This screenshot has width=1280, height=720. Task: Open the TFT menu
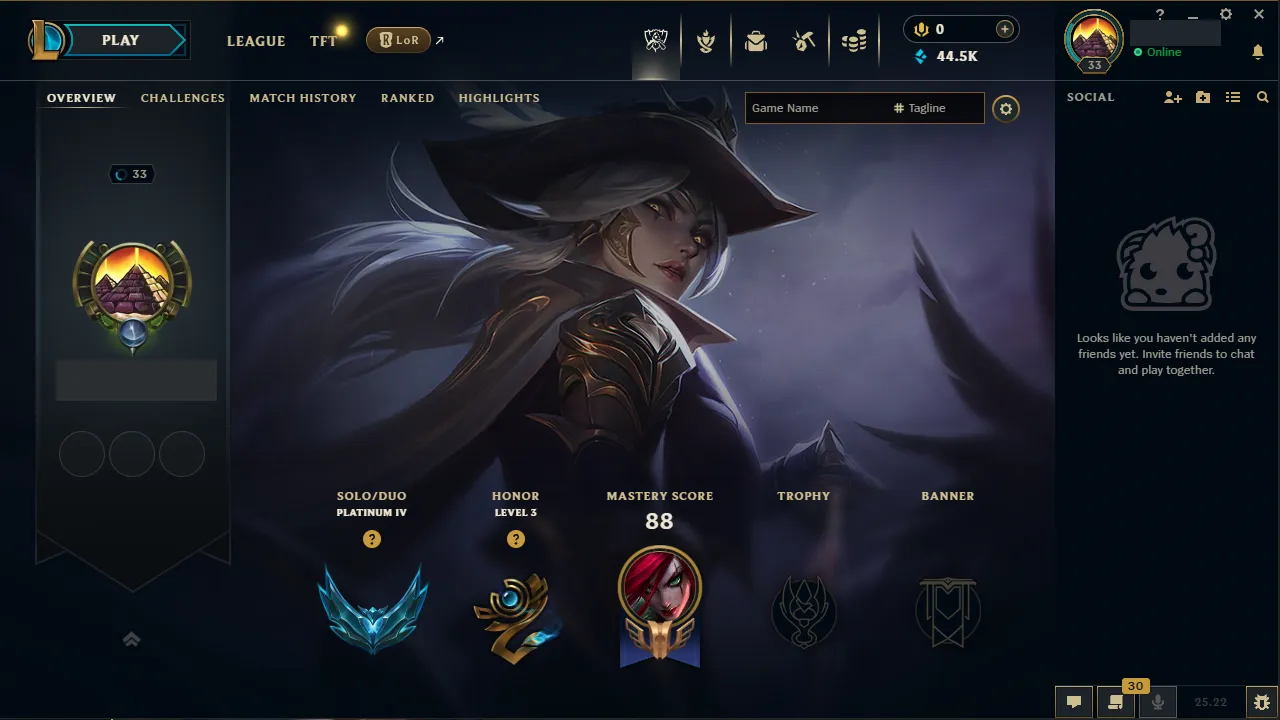click(322, 41)
